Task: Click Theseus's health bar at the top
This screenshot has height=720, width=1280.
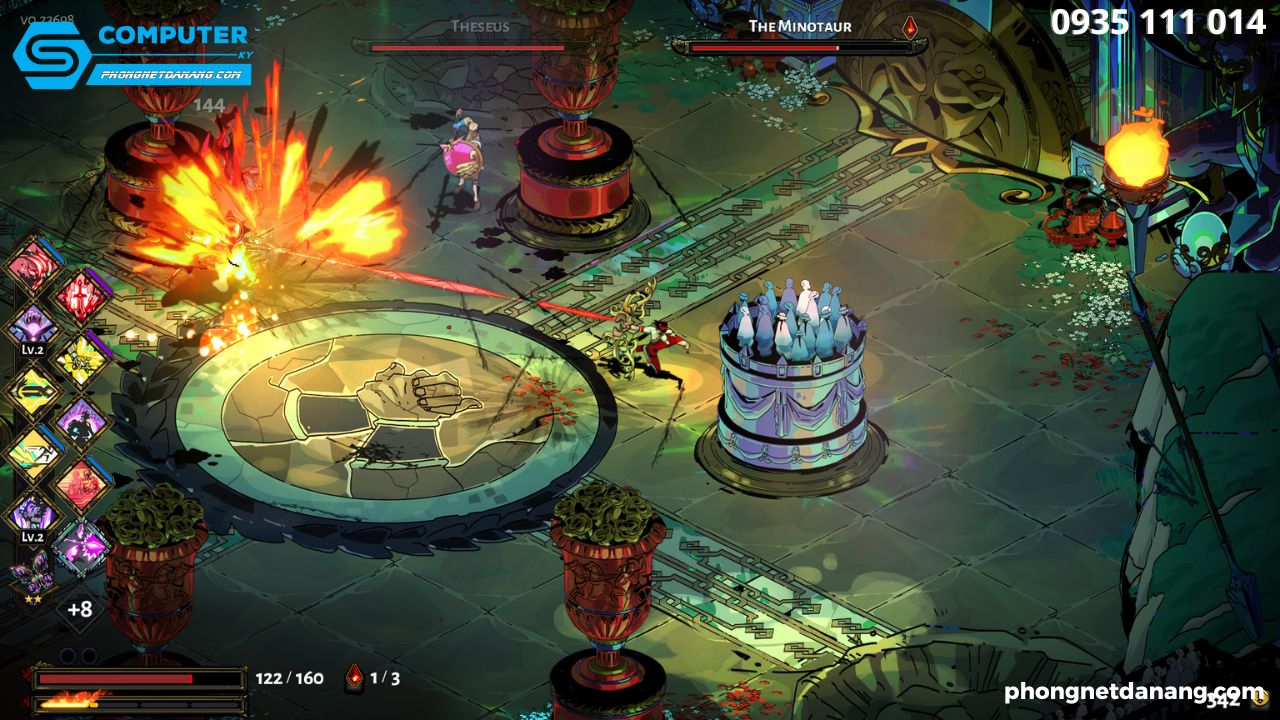Action: 470,45
